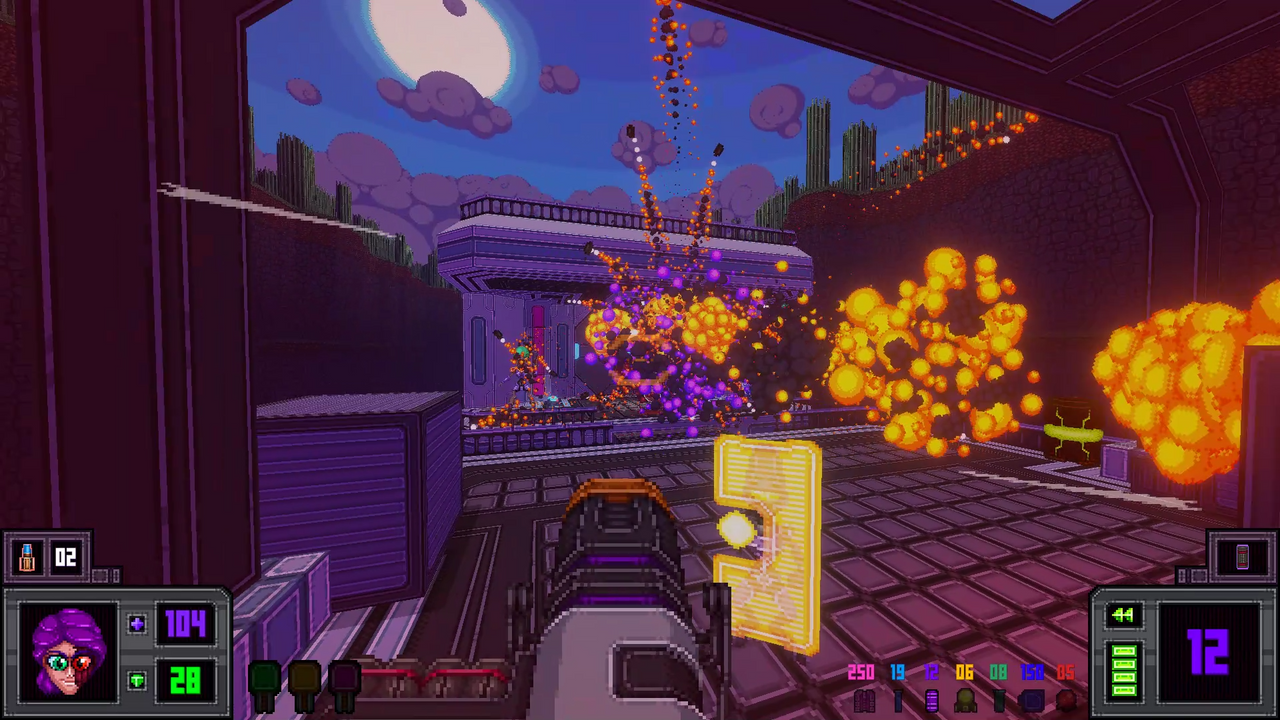Viewport: 1280px width, 720px height.
Task: Click the pink shell ammo icon under 250
Action: [x=863, y=700]
